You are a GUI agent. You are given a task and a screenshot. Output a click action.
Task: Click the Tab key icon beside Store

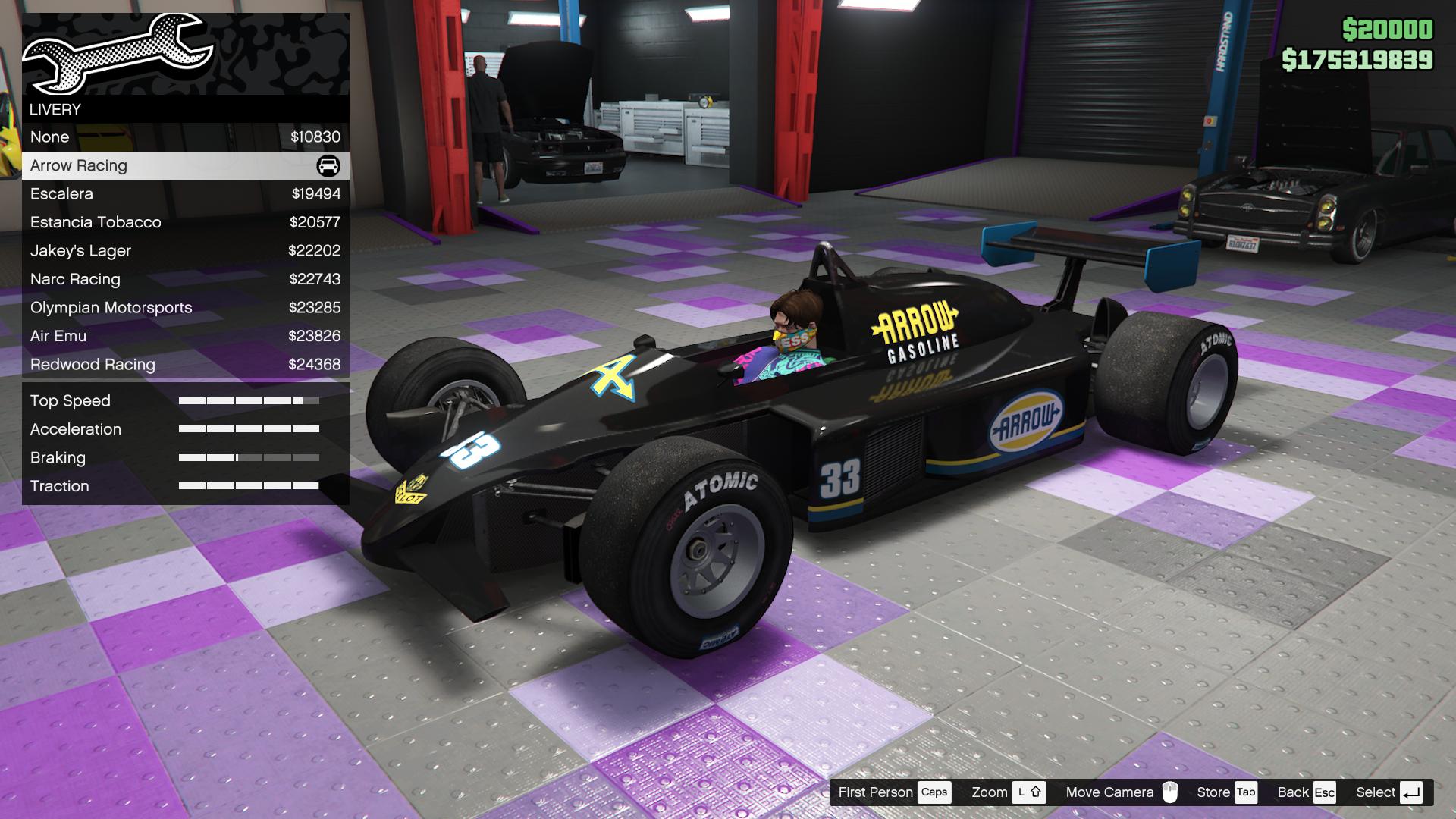pyautogui.click(x=1247, y=792)
